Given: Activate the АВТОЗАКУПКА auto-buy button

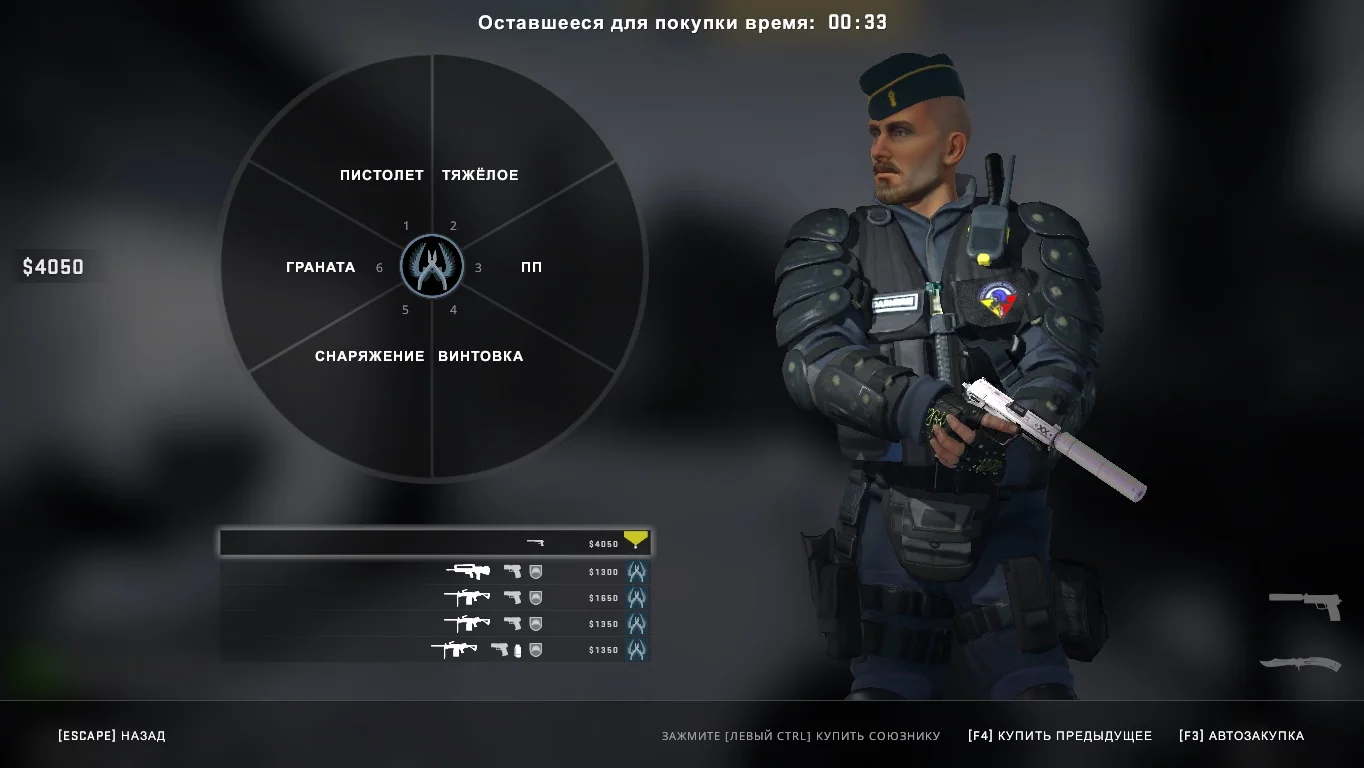Looking at the screenshot, I should pos(1241,736).
